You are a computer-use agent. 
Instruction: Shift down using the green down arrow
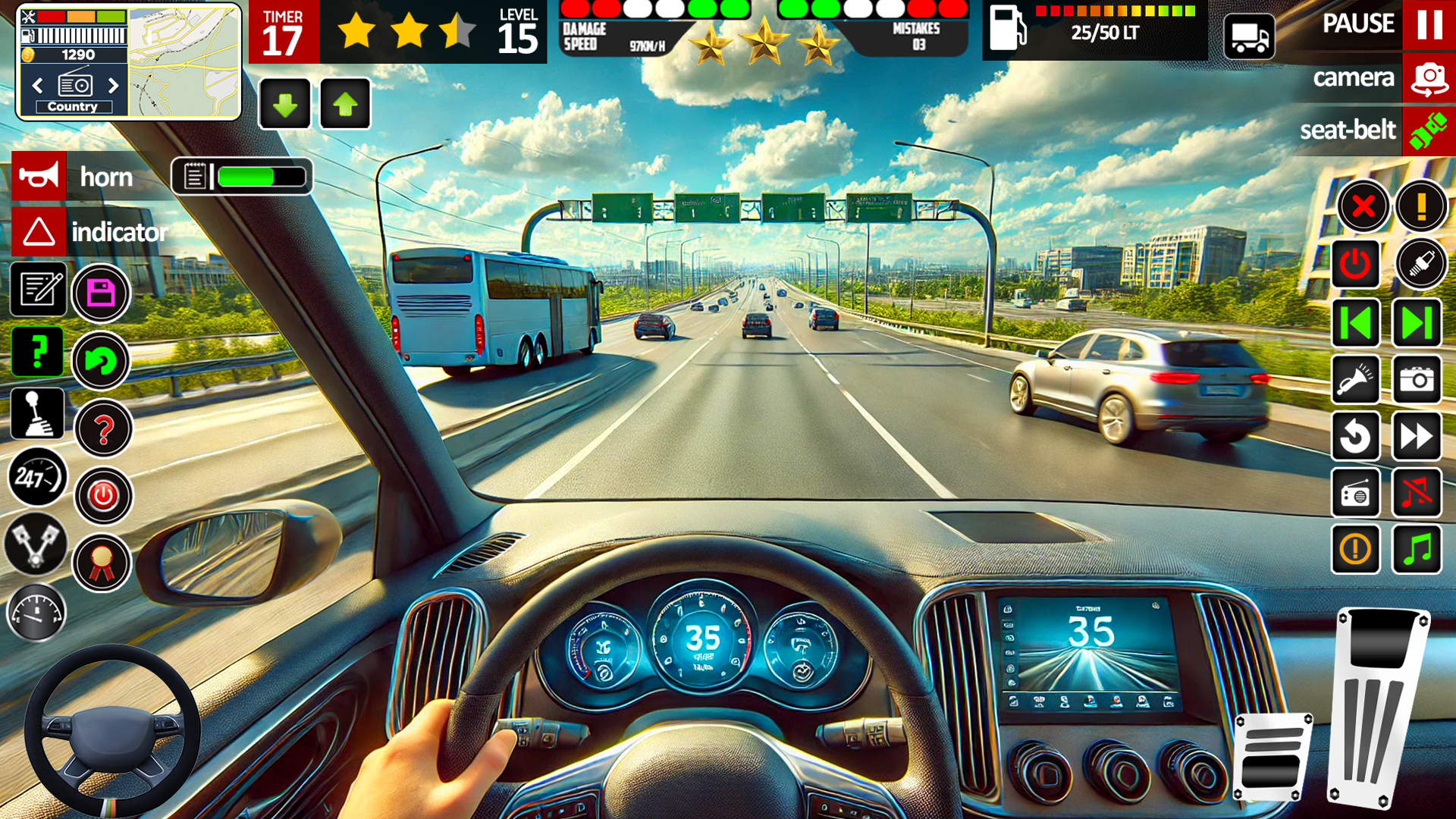284,104
